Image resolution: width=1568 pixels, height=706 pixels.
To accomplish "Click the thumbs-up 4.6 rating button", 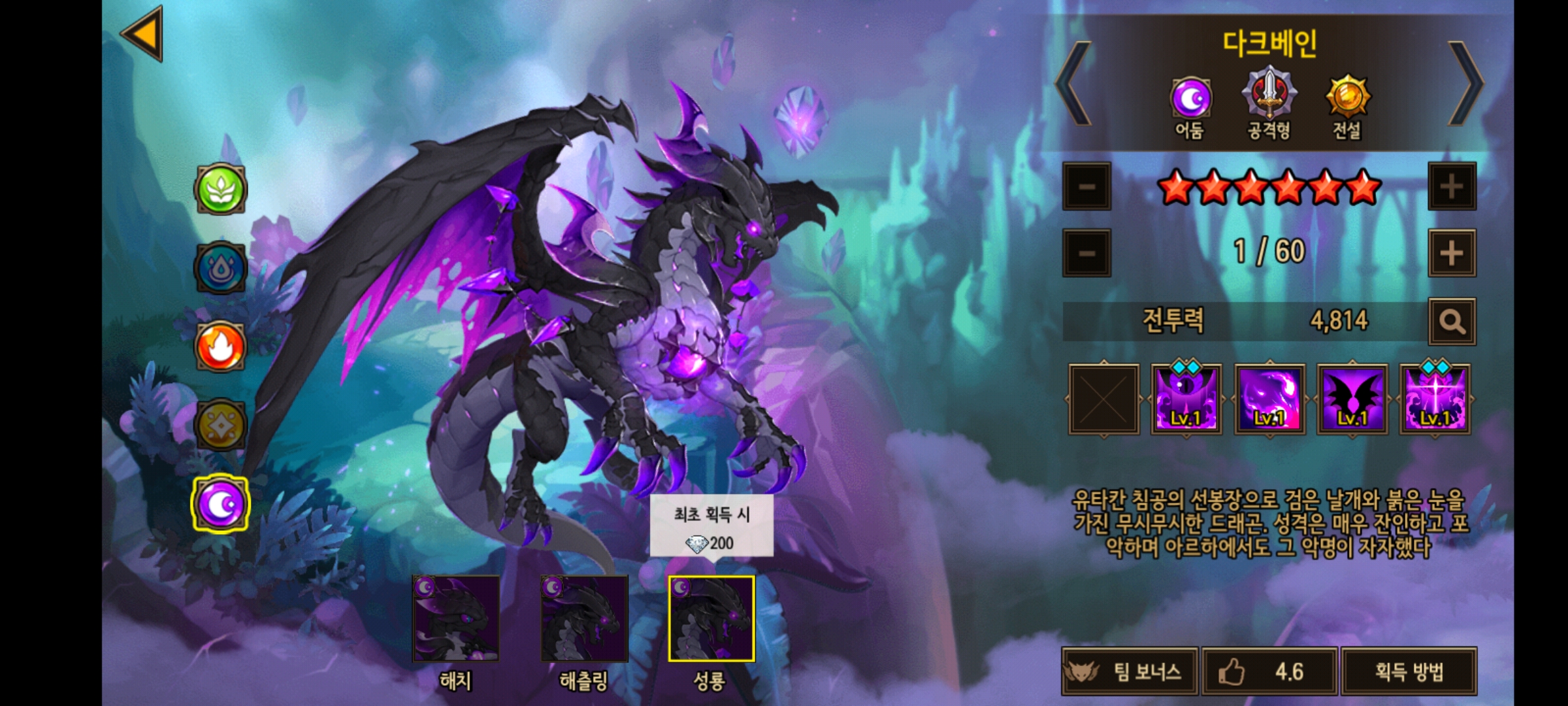I will point(1269,671).
